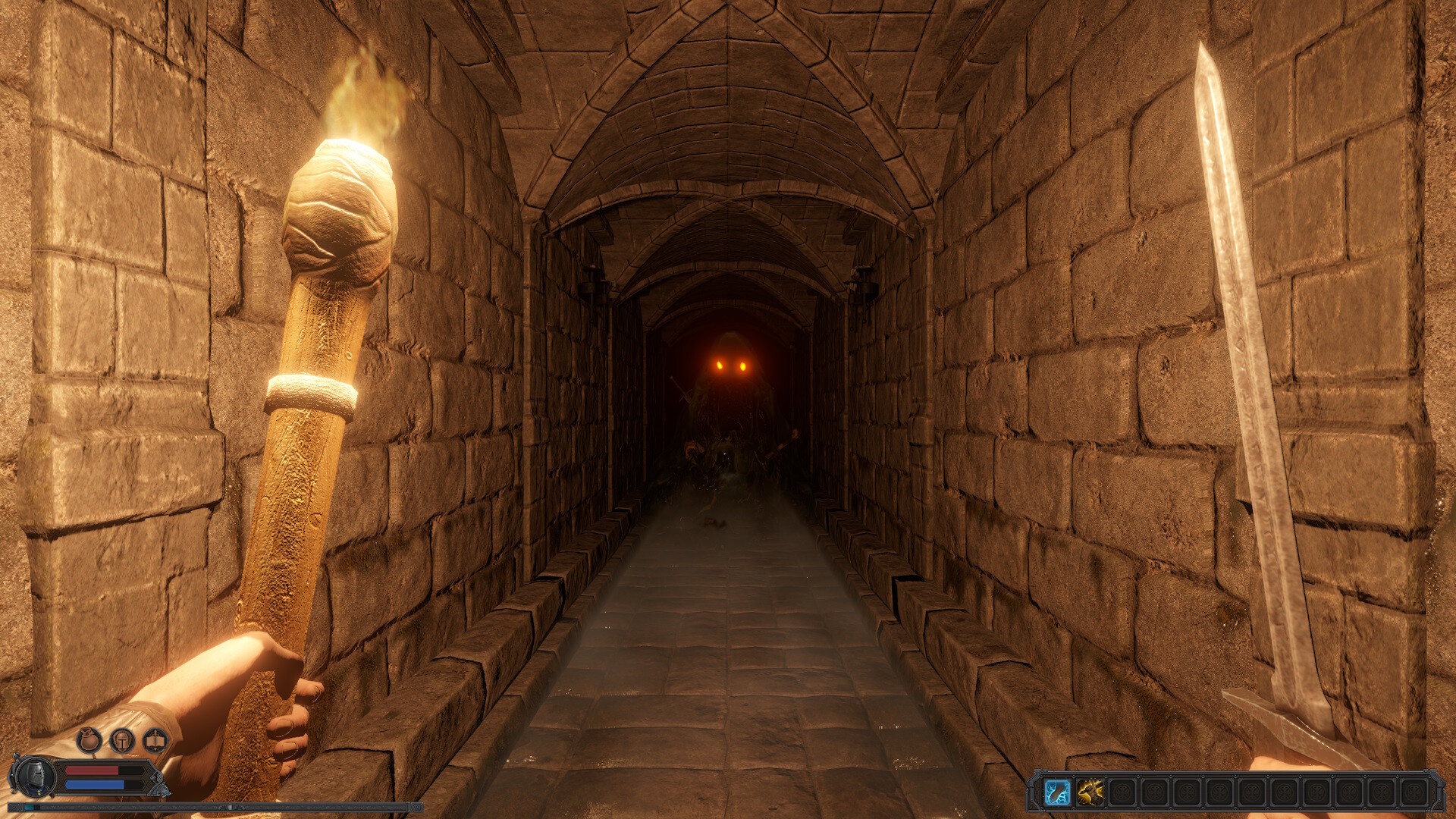This screenshot has width=1456, height=819.
Task: Toggle the highlighted lightning spell selection
Action: (1058, 792)
